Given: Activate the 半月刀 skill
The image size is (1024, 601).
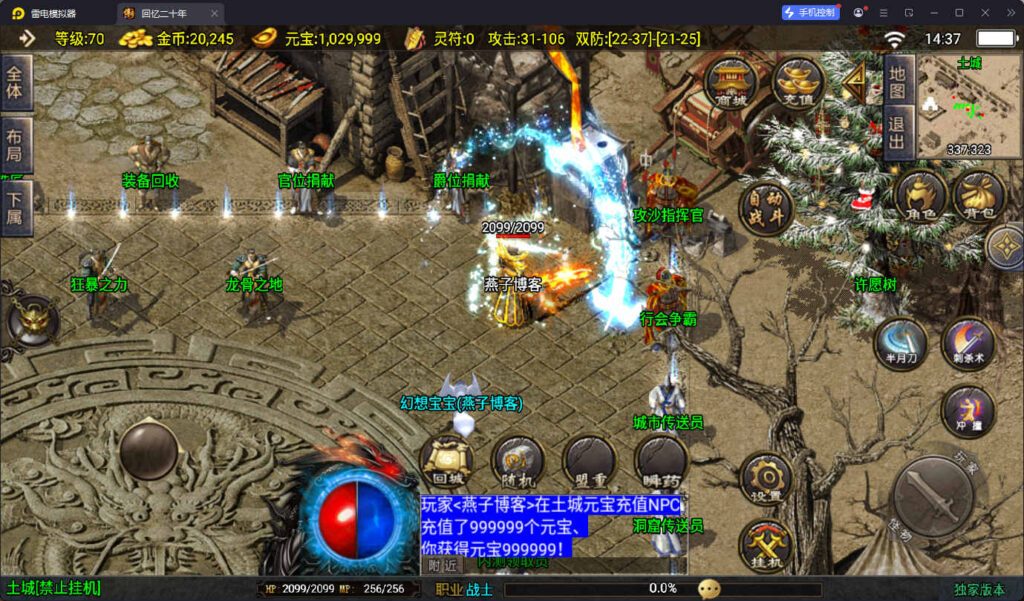Looking at the screenshot, I should [x=900, y=344].
